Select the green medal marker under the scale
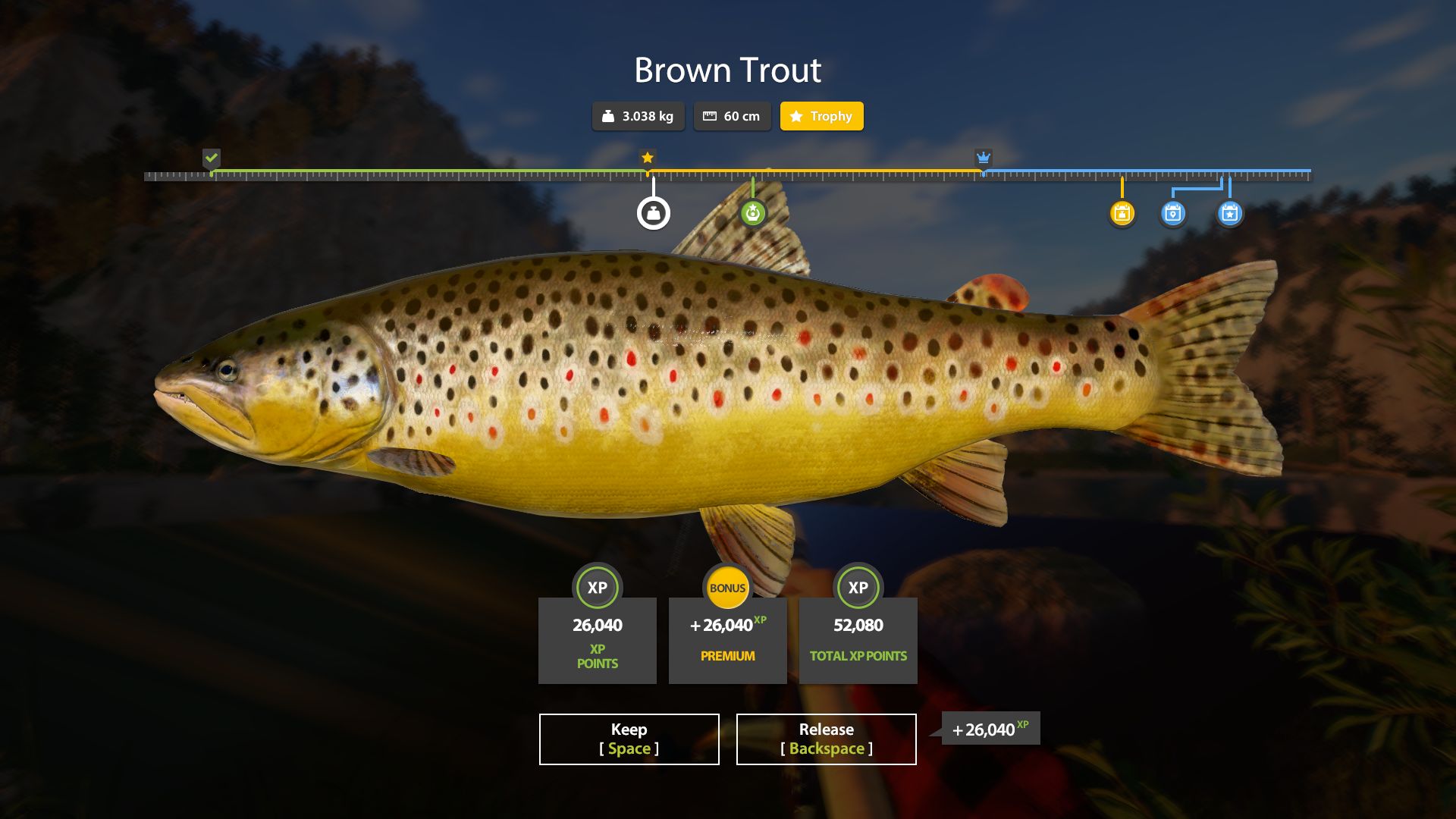This screenshot has width=1456, height=819. [752, 213]
